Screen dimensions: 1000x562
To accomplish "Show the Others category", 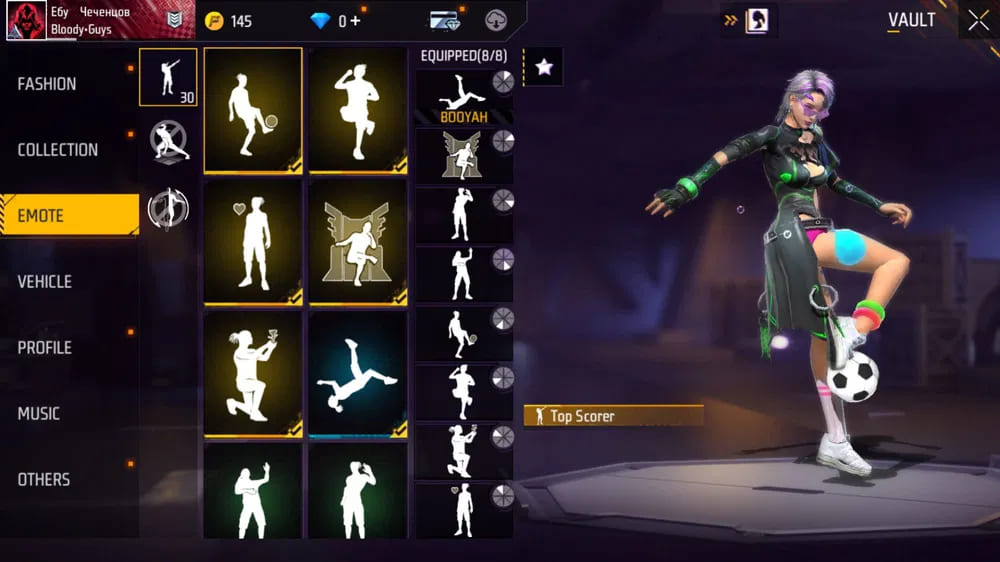I will coord(44,480).
